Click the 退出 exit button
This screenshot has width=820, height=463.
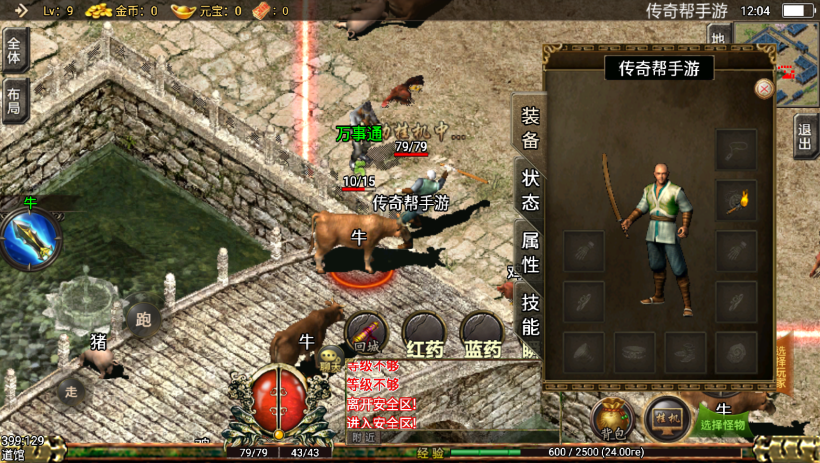click(x=805, y=137)
